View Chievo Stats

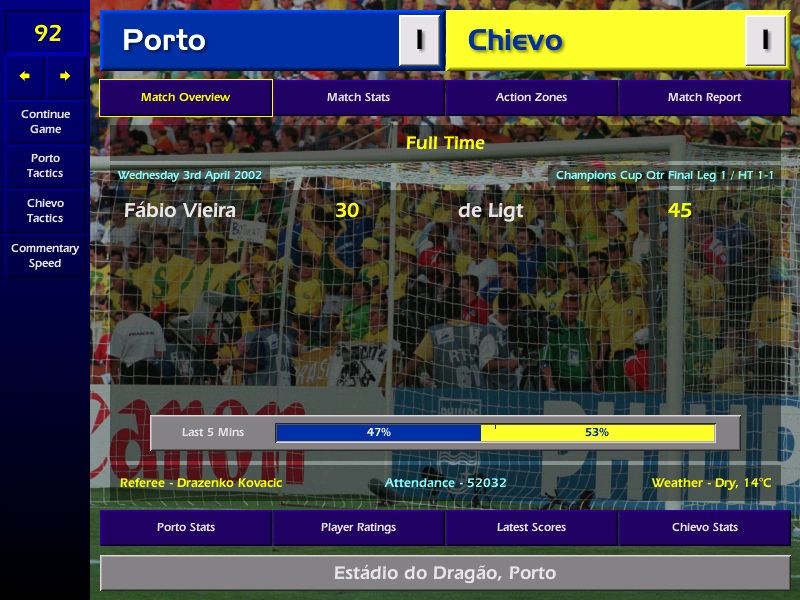click(x=704, y=527)
